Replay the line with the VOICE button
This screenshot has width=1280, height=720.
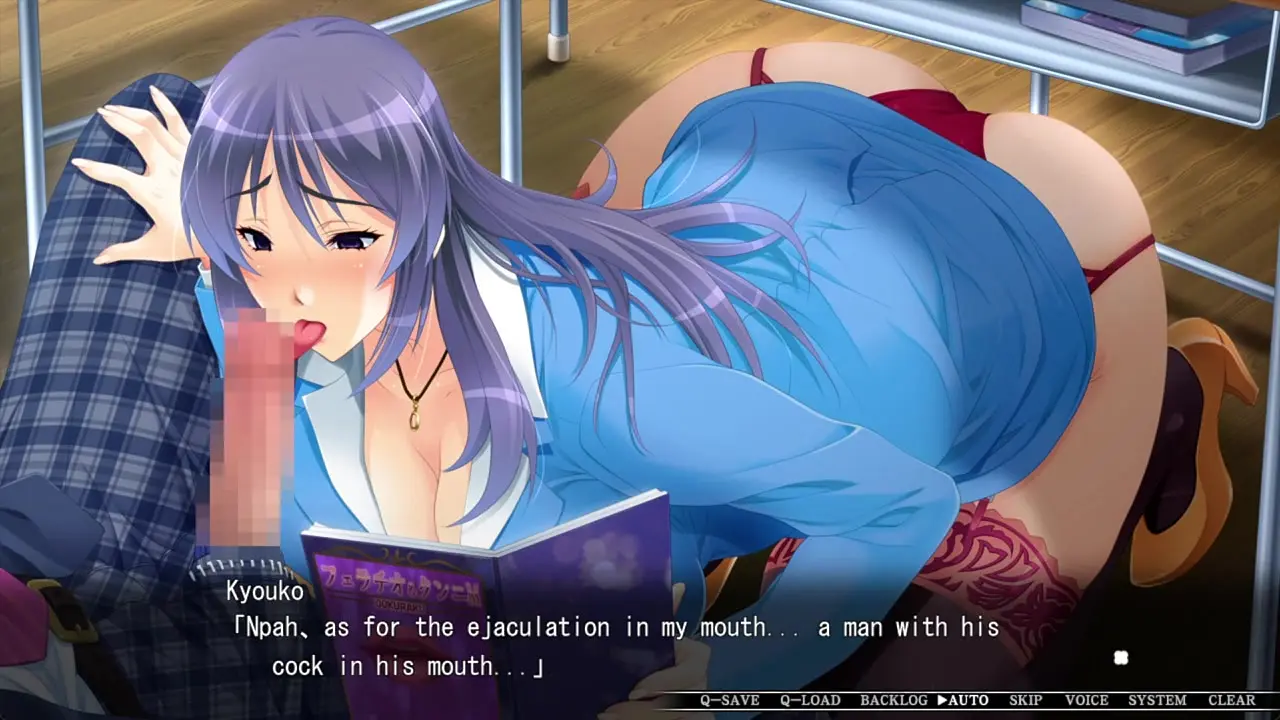coord(1086,700)
